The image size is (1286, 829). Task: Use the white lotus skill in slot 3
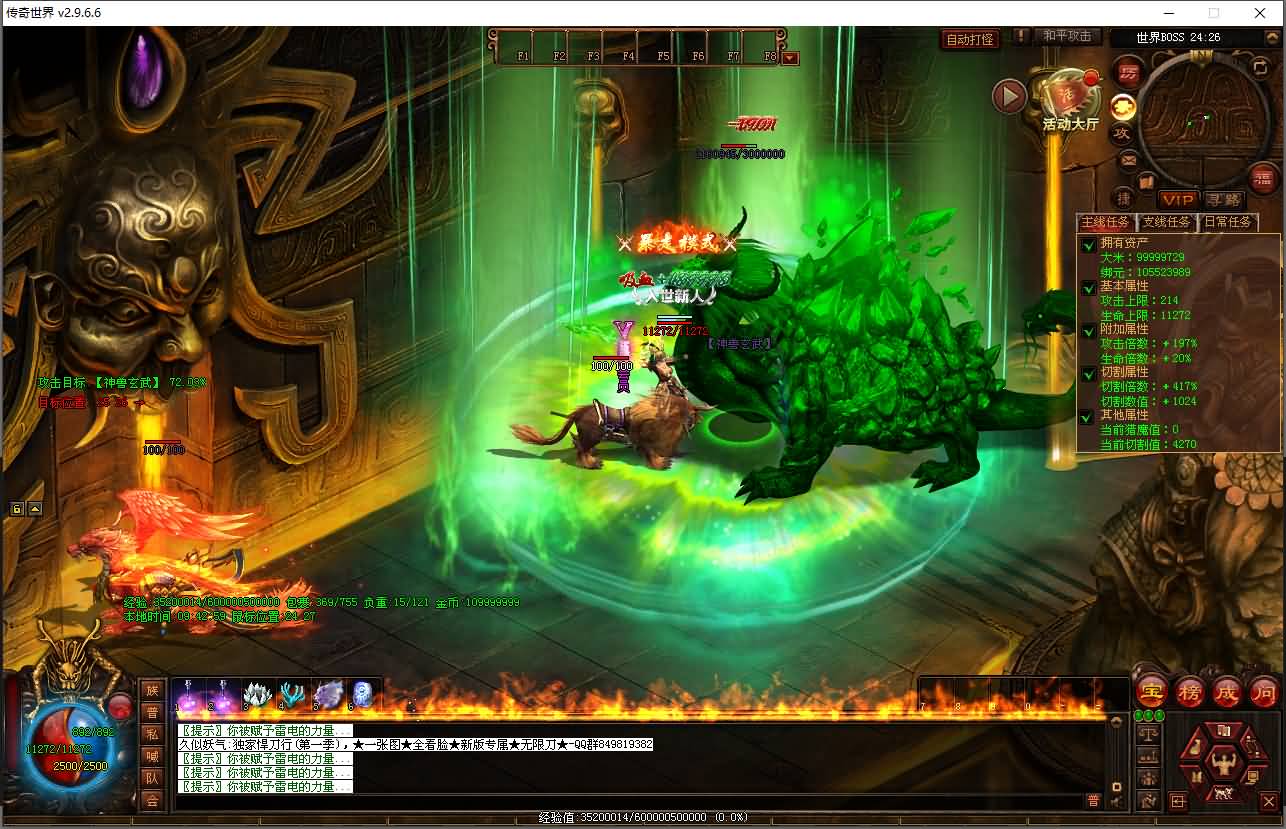pos(258,693)
